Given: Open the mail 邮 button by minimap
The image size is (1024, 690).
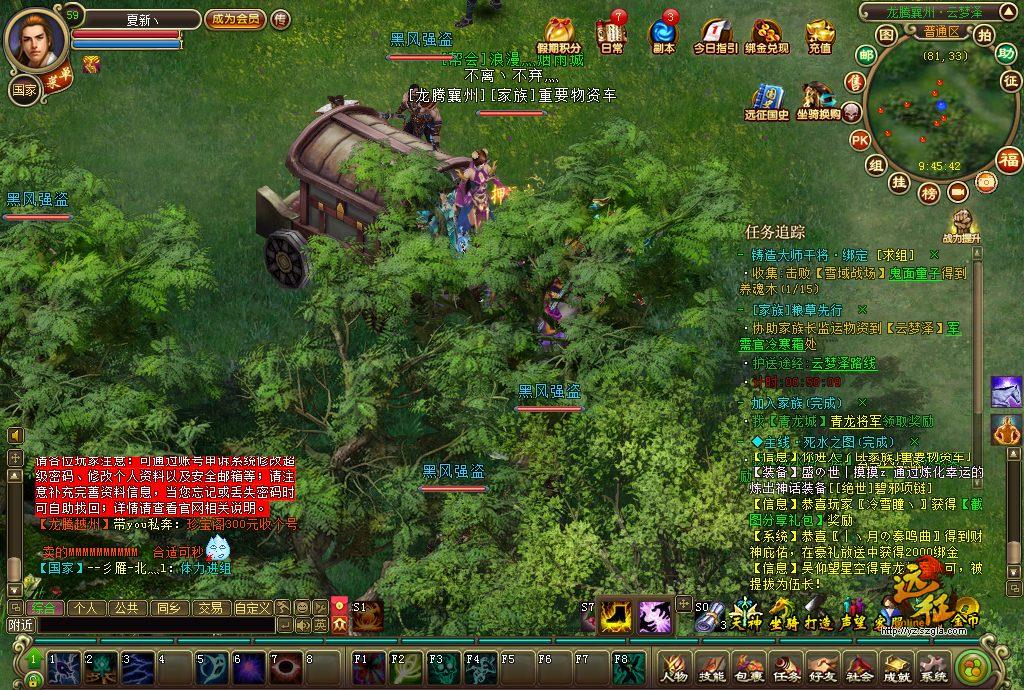Looking at the screenshot, I should [865, 54].
